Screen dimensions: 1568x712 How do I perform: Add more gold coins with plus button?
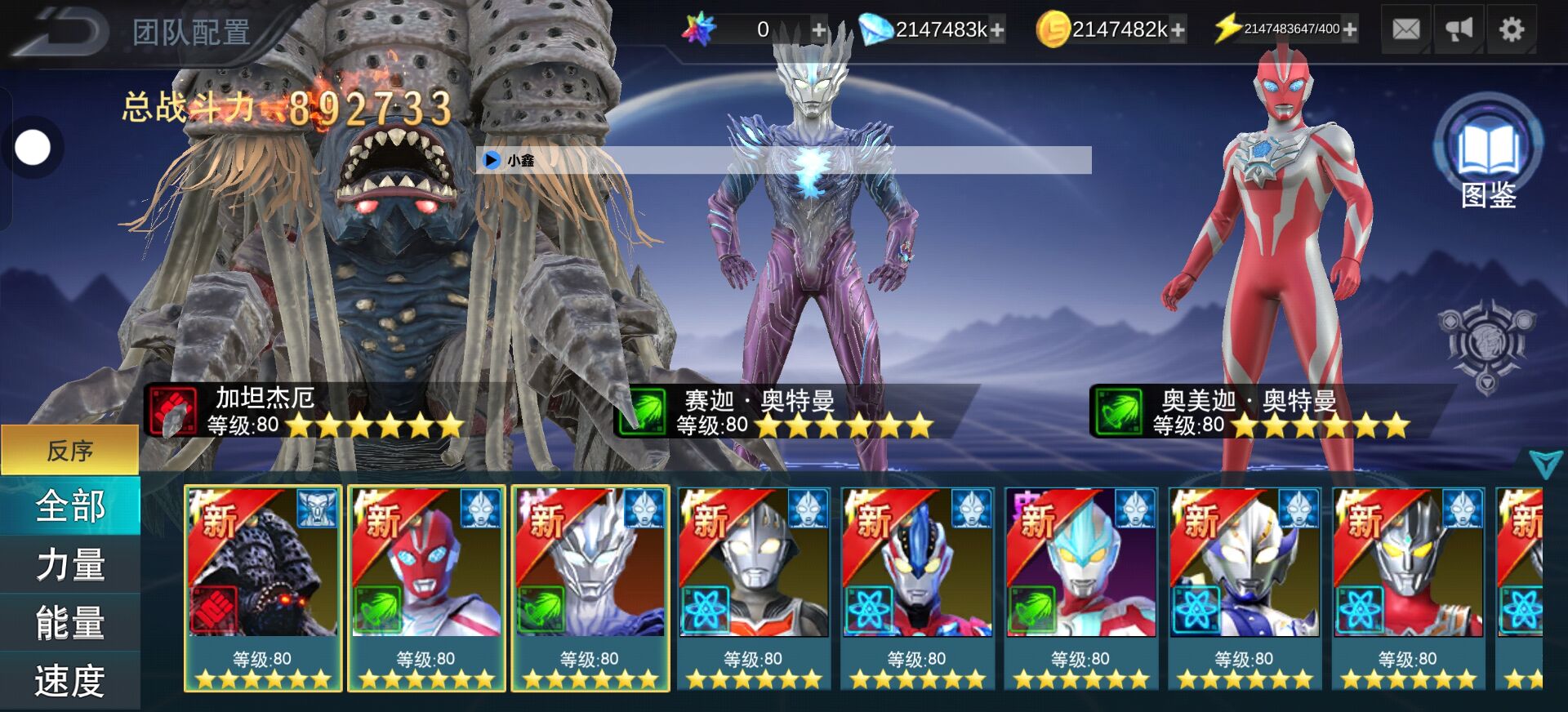(1178, 31)
